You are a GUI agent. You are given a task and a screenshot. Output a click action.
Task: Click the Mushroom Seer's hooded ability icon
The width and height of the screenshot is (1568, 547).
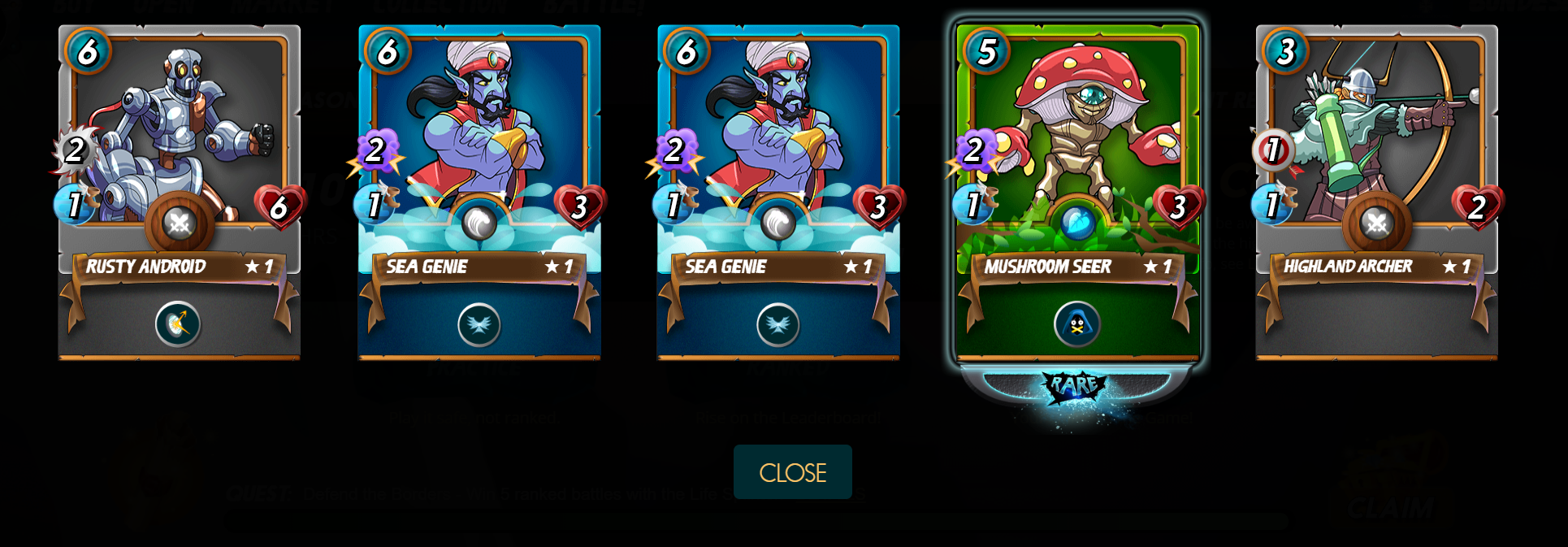click(x=1077, y=324)
